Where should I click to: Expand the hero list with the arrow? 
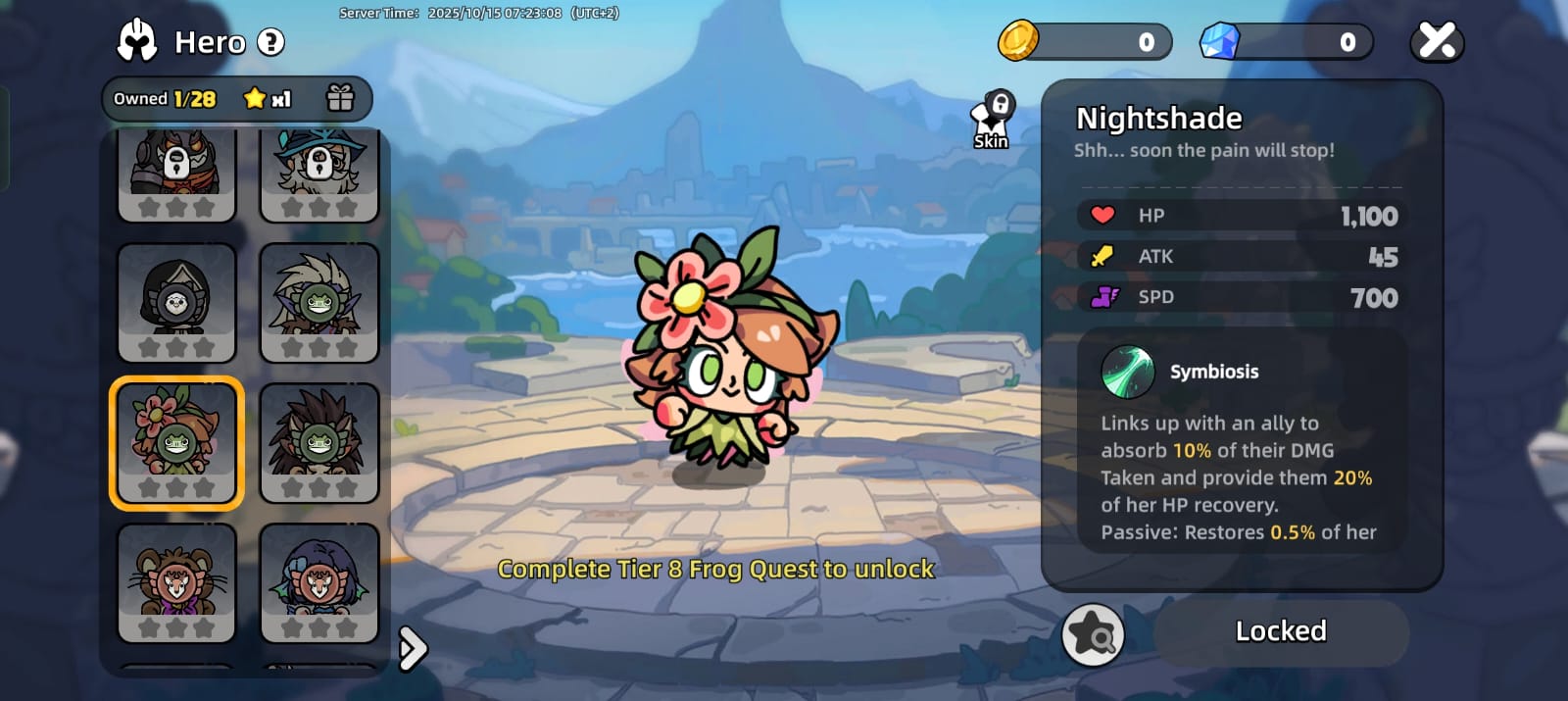(x=414, y=648)
